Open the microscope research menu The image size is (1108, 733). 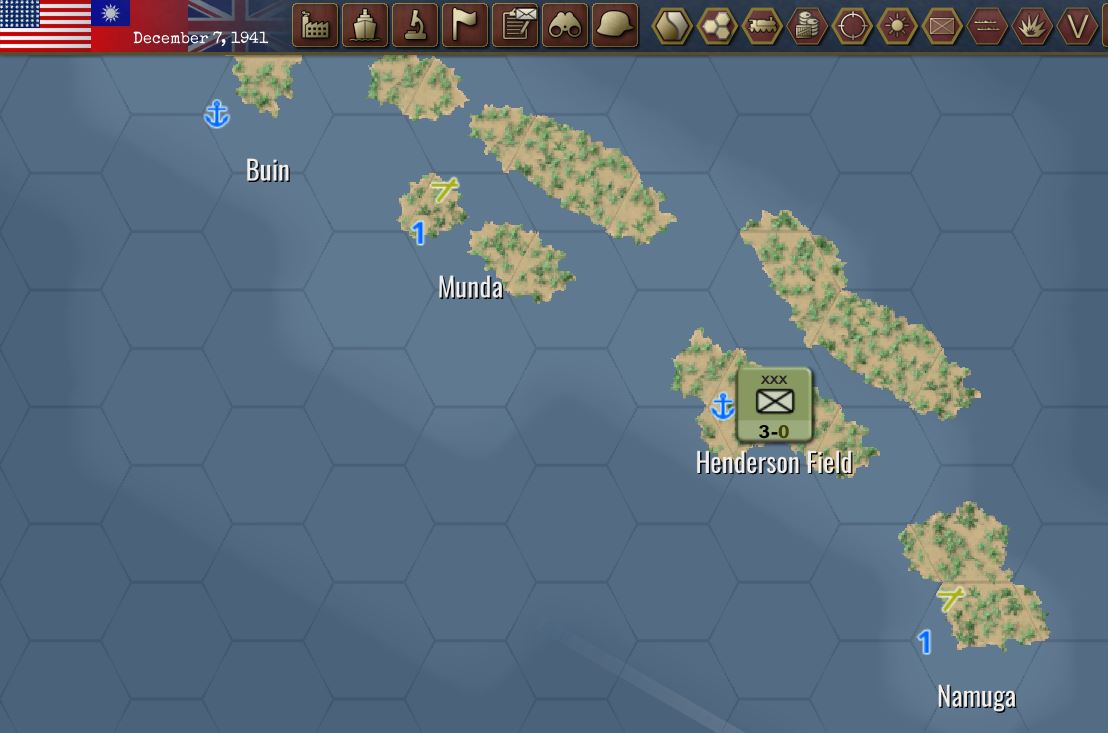point(415,26)
